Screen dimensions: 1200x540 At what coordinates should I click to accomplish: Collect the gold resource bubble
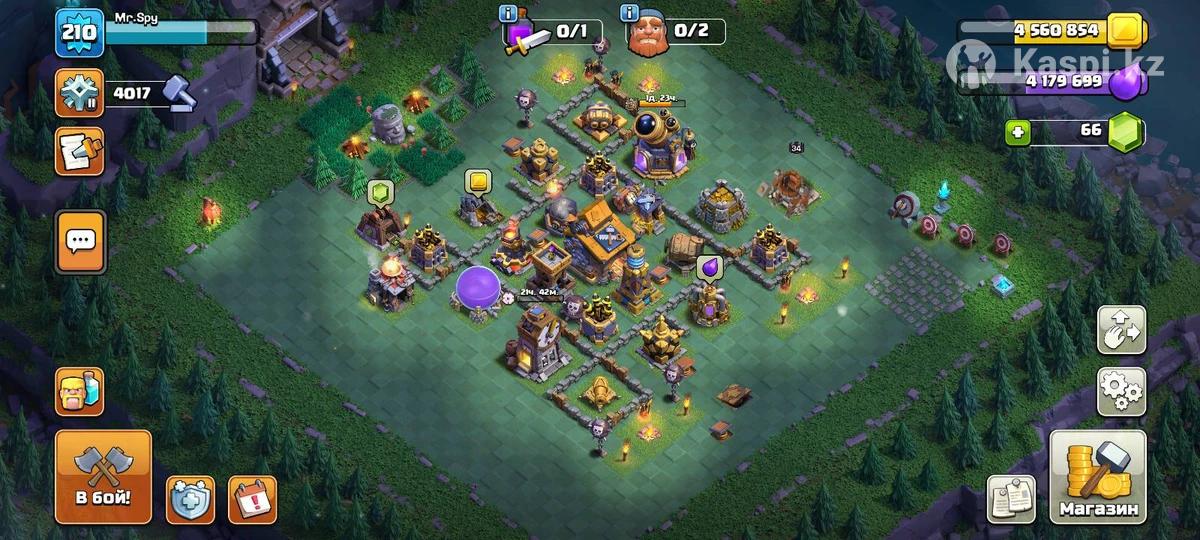[477, 181]
